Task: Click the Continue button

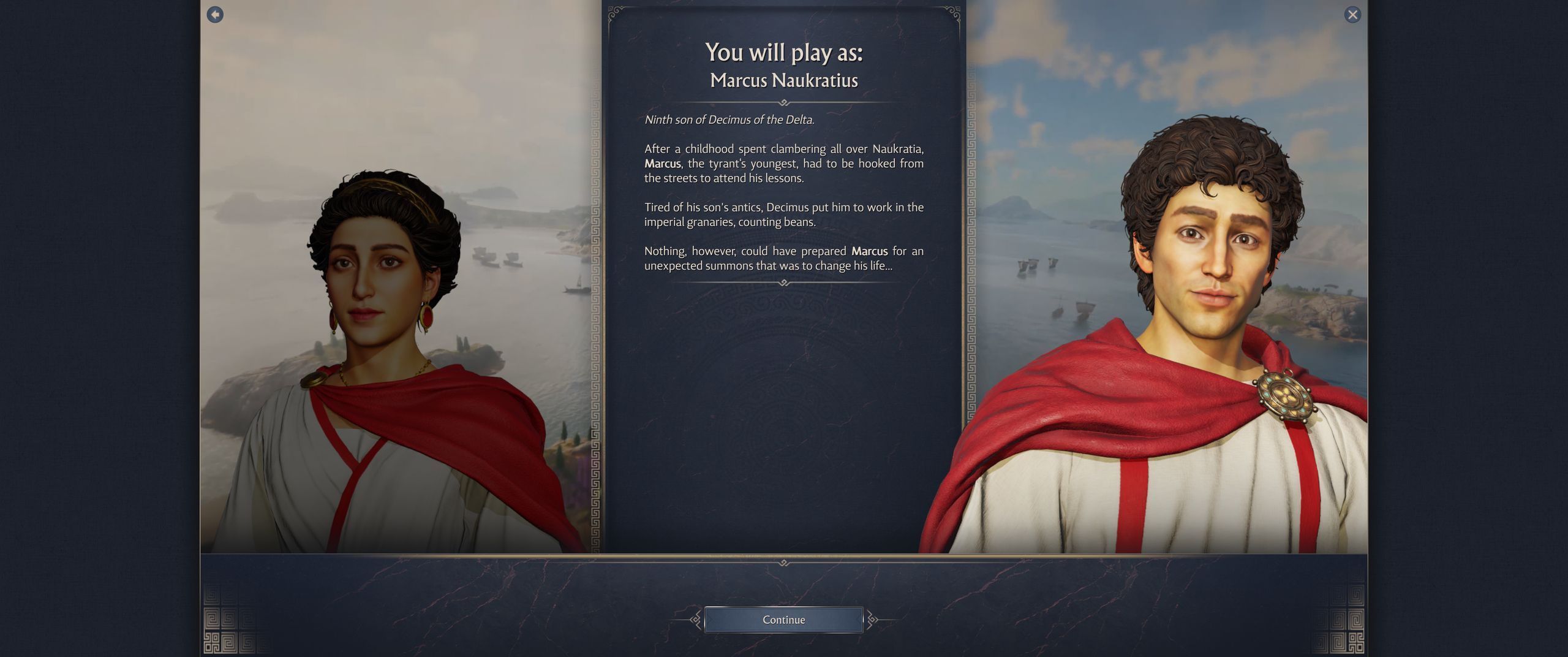Action: [783, 620]
